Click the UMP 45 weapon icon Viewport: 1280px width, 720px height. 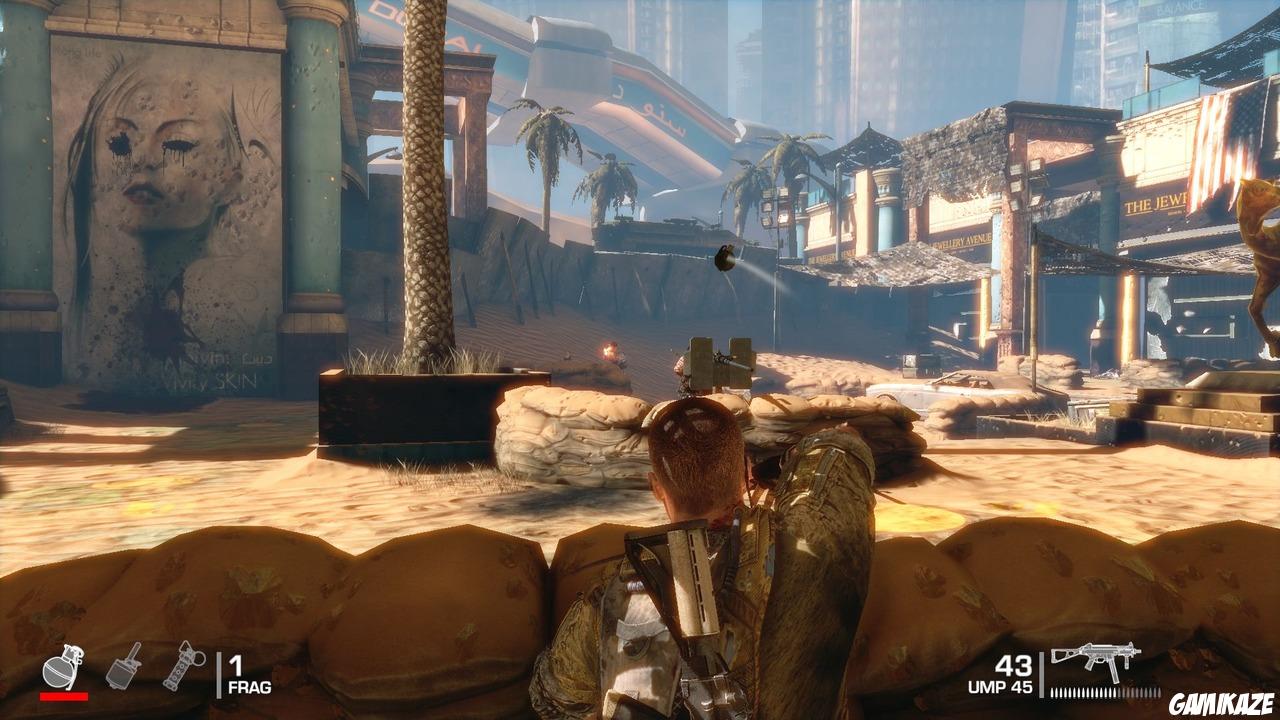click(x=1097, y=657)
